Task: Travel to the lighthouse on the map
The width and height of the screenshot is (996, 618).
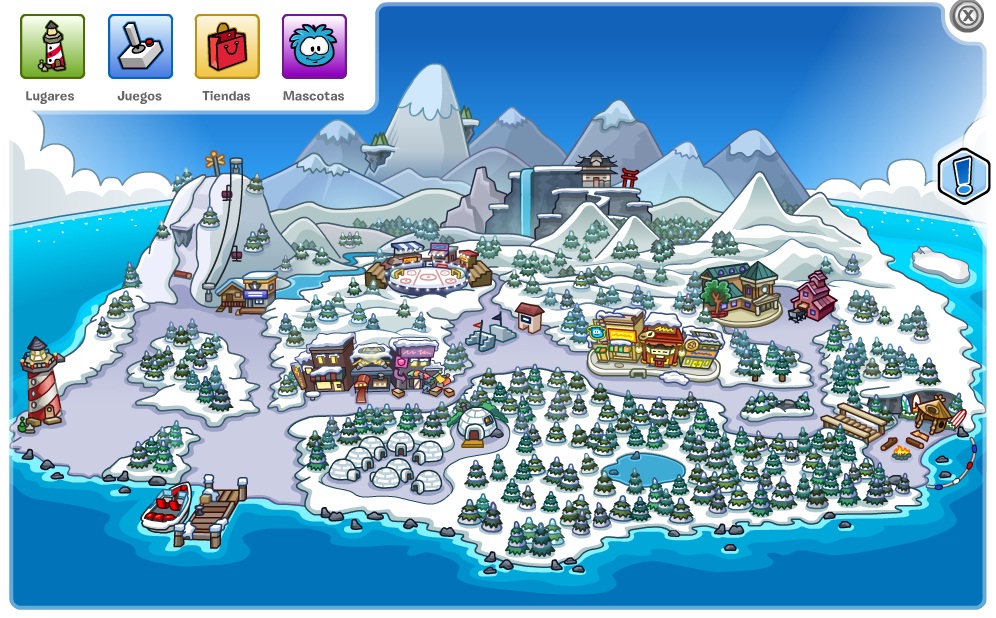Action: click(x=41, y=381)
